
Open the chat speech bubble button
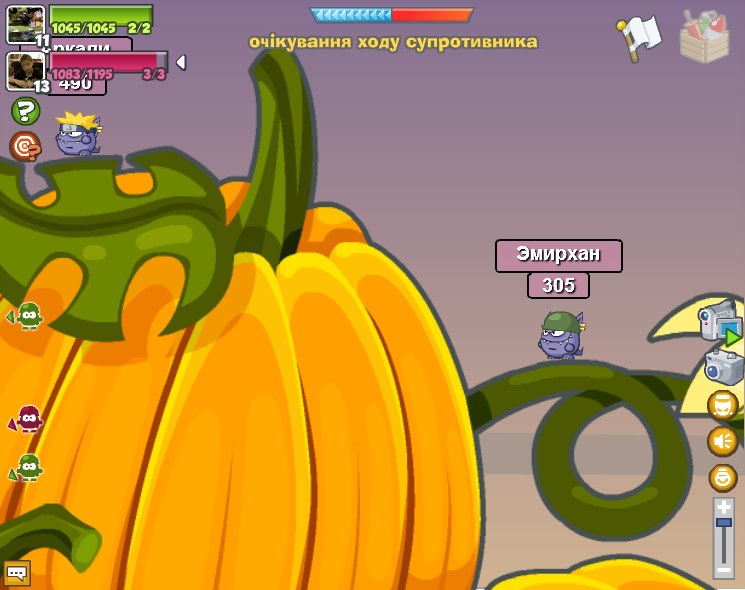click(x=17, y=573)
